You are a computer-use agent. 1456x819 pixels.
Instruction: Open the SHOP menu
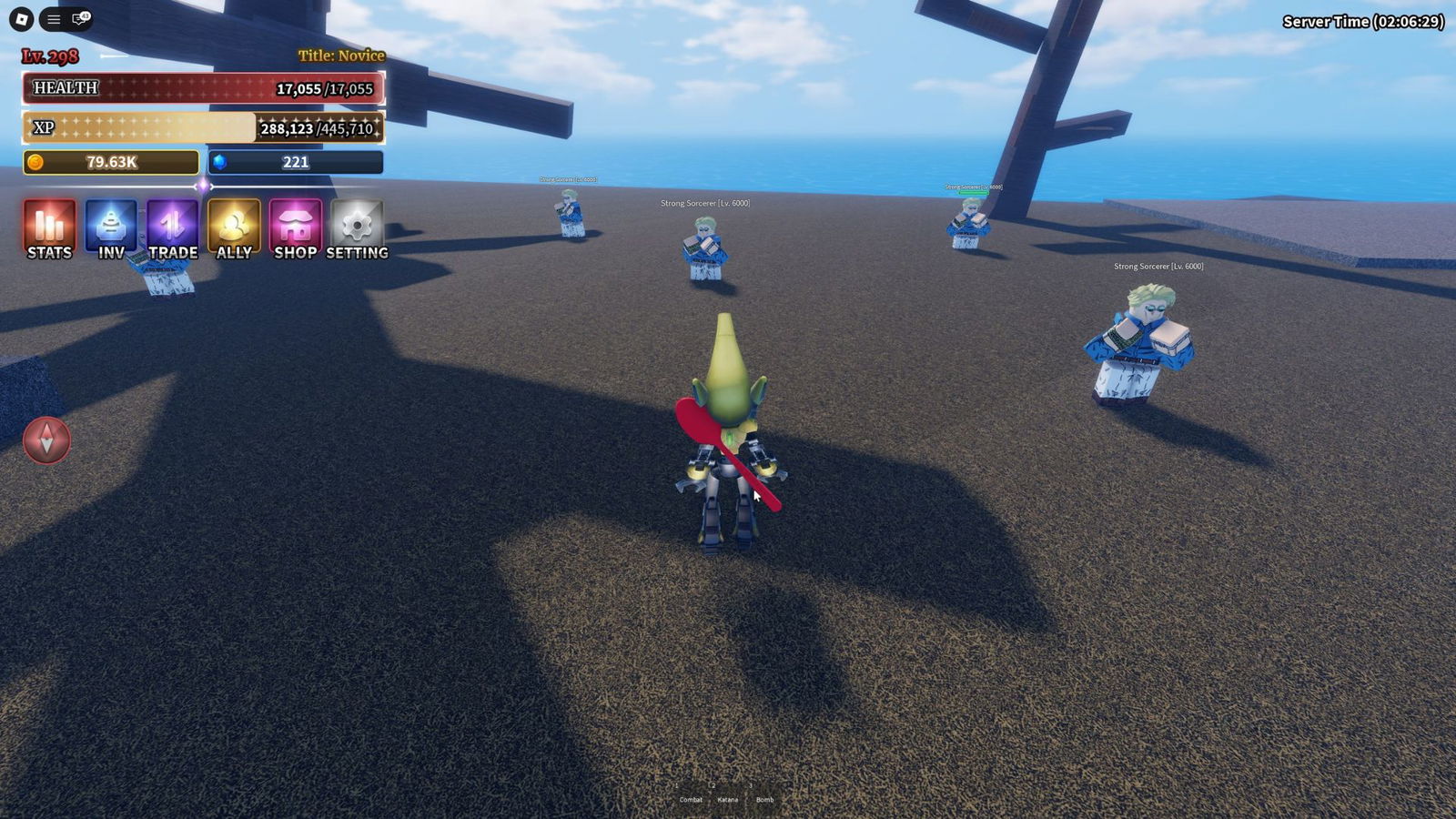[x=295, y=229]
